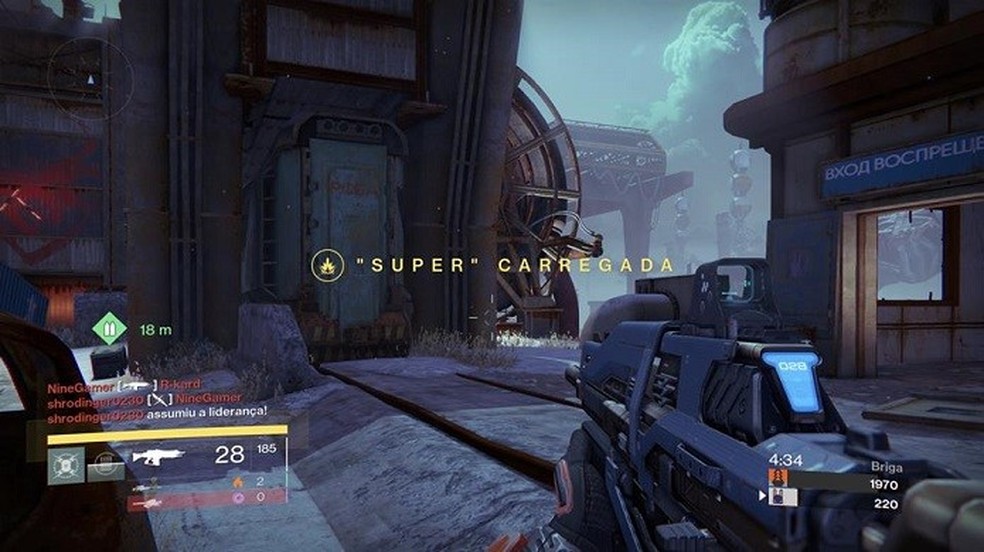Screen dimensions: 984x552
Task: Click the Super charged flame emblem
Action: pos(325,265)
